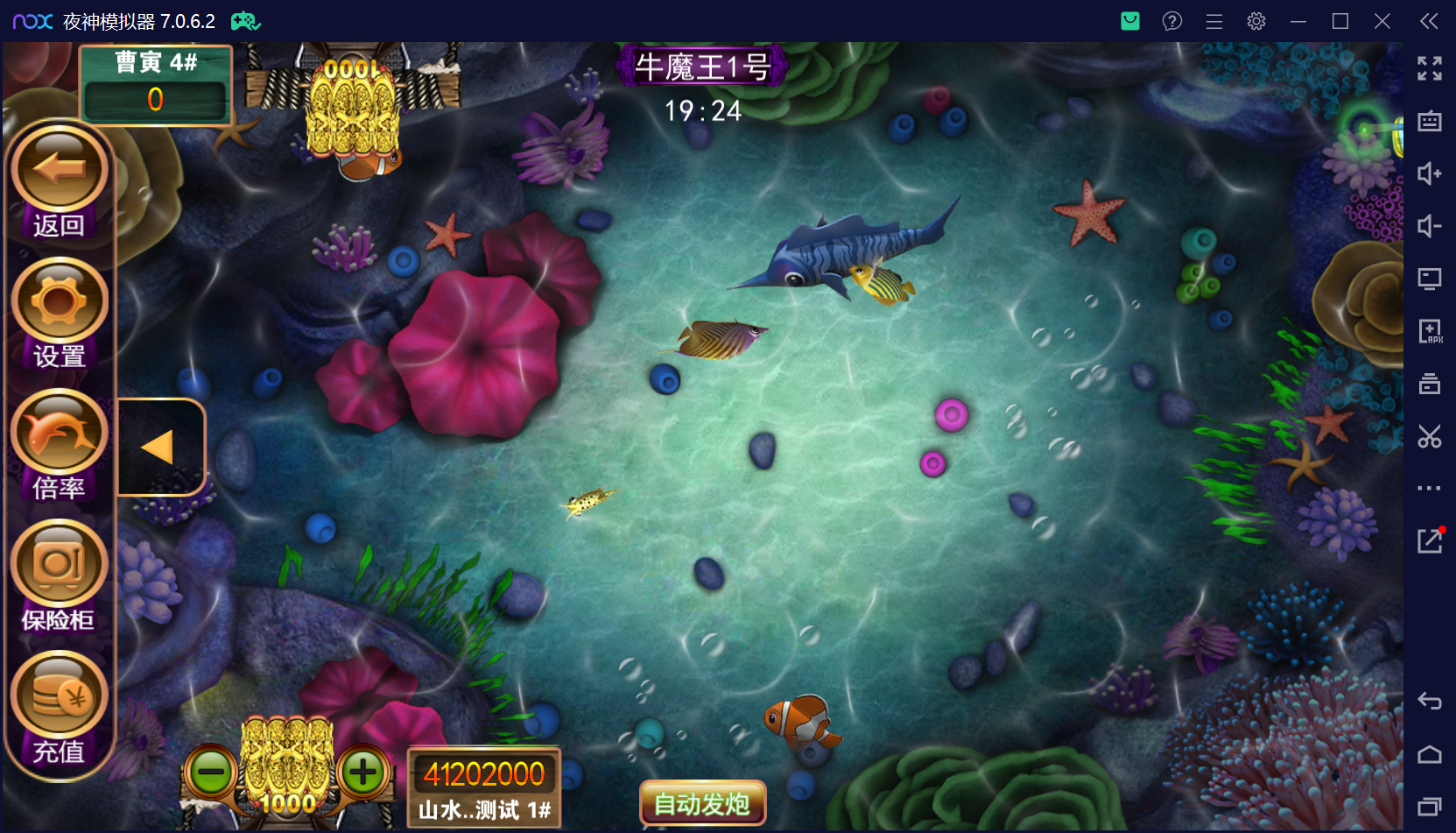Click the 返回 back arrow icon

pyautogui.click(x=58, y=167)
